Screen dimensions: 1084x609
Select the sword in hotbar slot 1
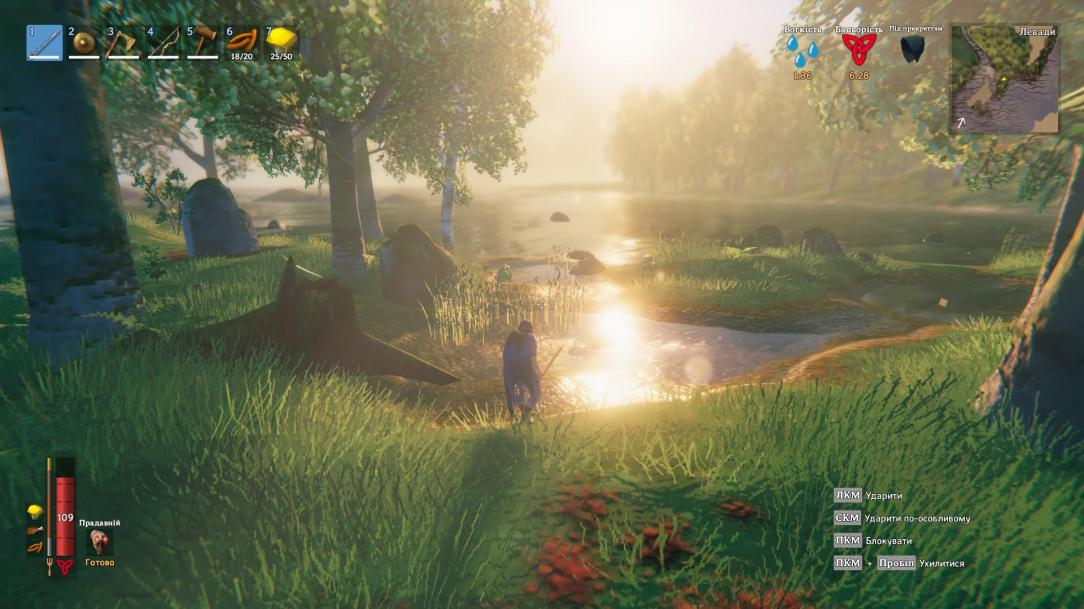point(44,43)
